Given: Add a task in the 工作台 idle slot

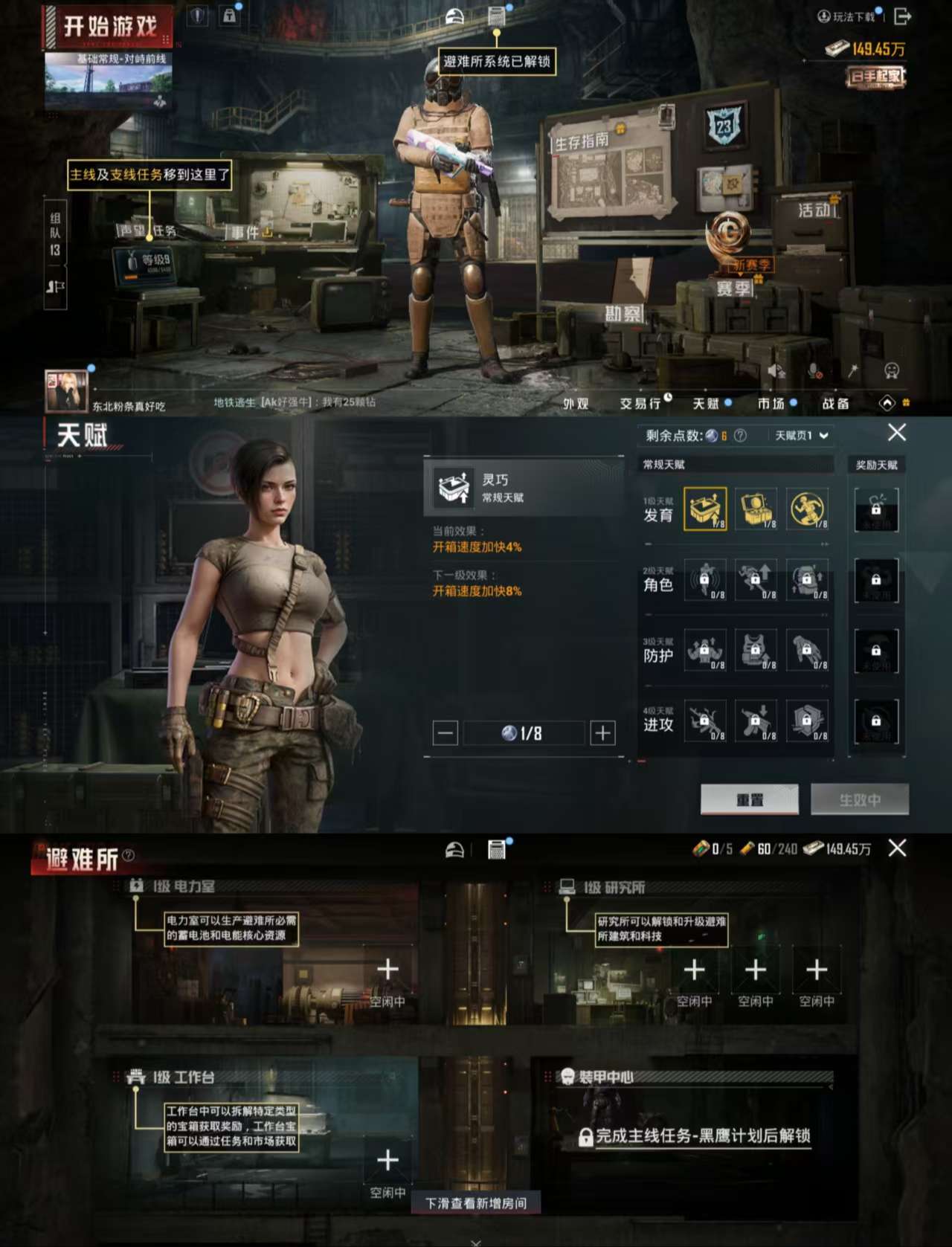Looking at the screenshot, I should tap(387, 1161).
